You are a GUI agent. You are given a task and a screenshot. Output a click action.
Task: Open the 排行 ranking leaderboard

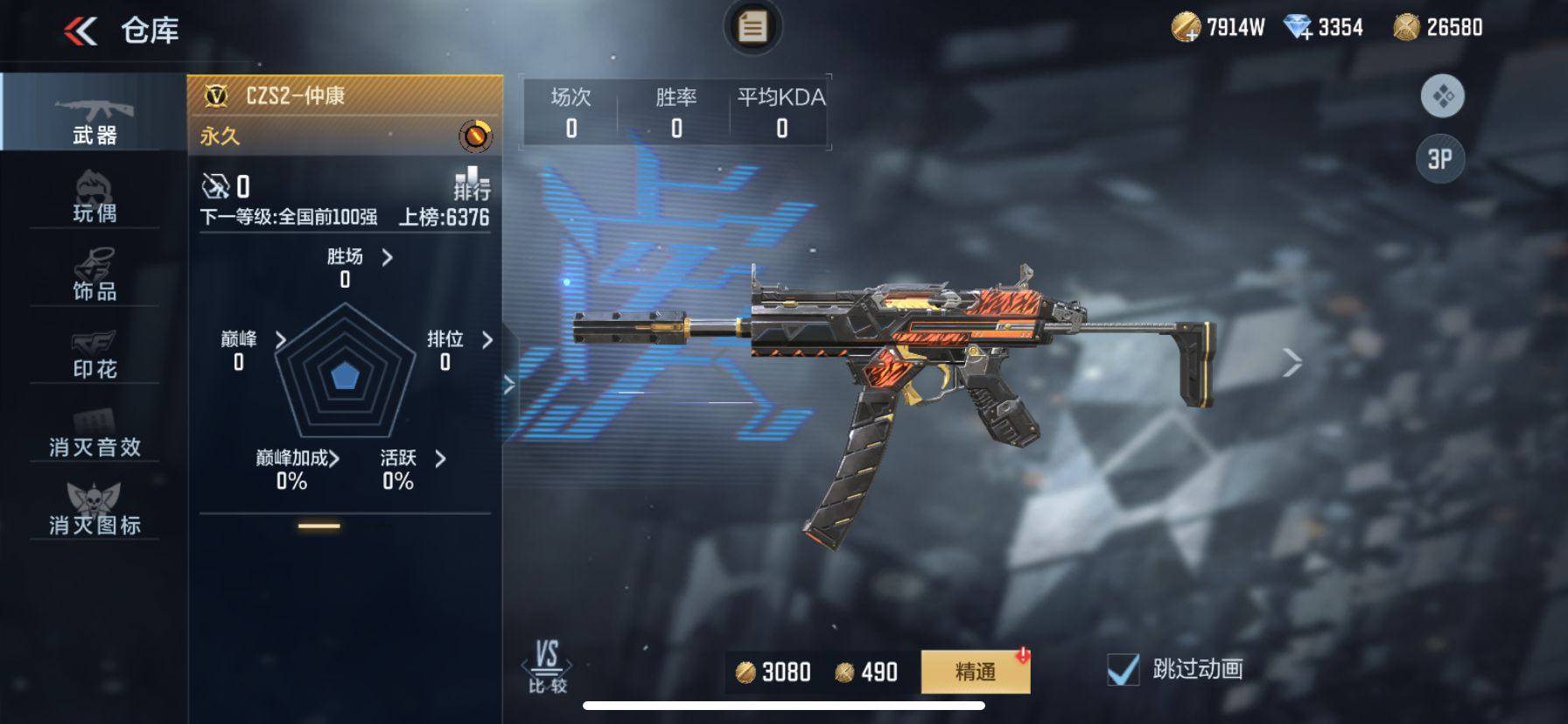(x=472, y=183)
